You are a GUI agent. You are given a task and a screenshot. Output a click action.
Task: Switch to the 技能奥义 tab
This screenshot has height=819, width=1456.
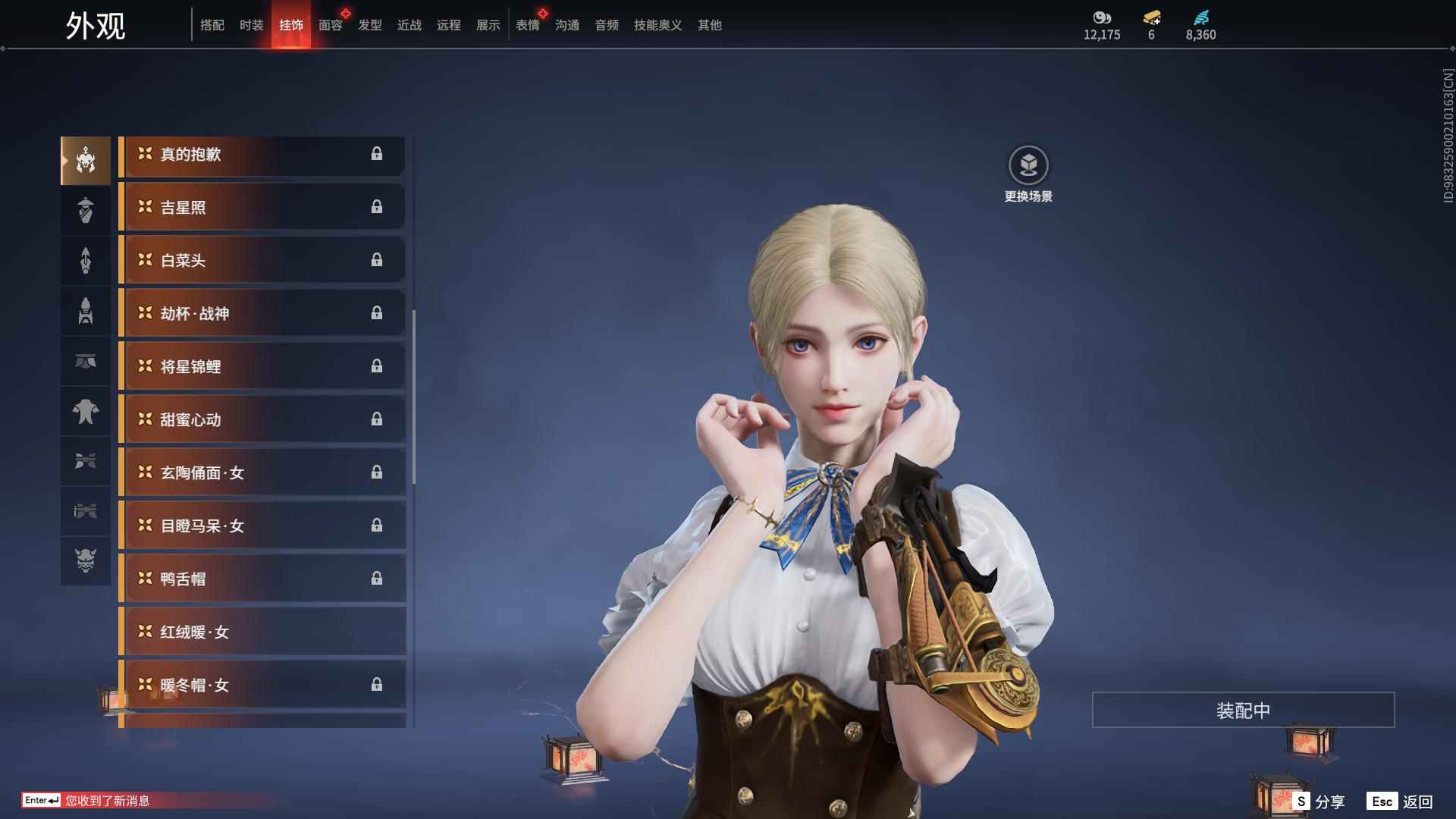click(x=657, y=25)
